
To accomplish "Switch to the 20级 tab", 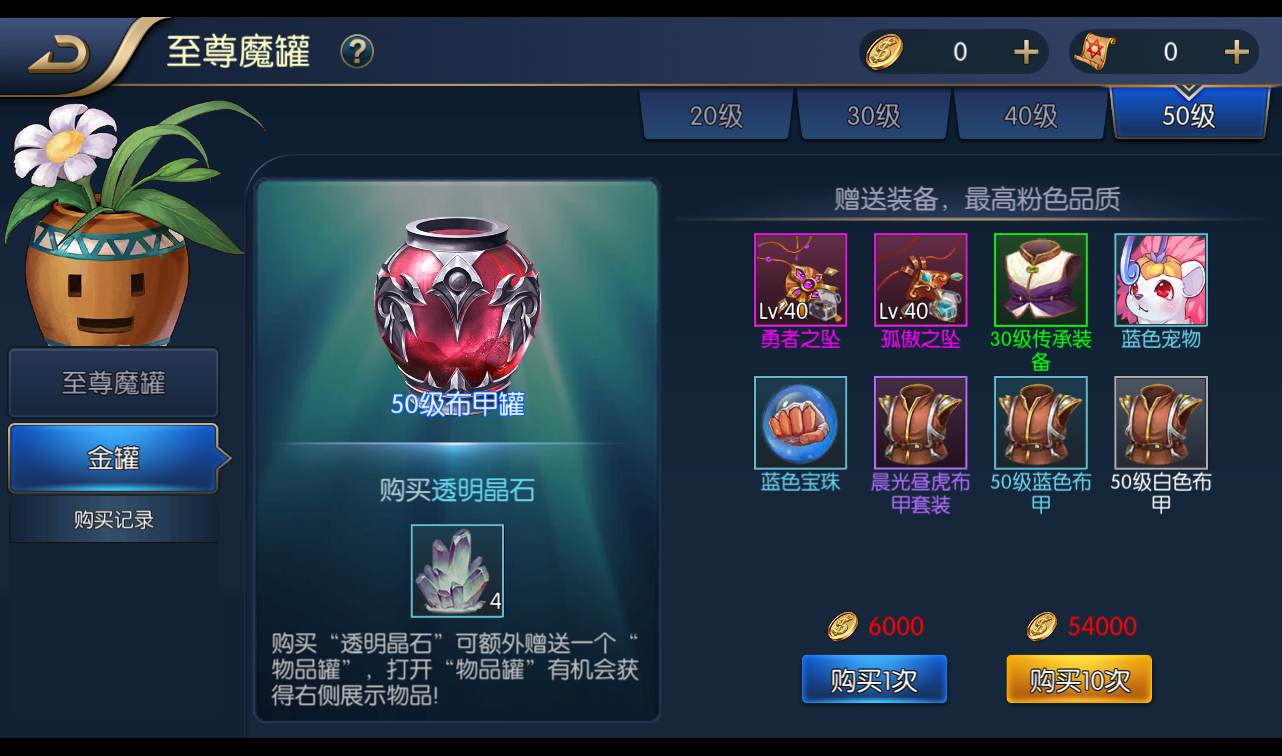I will [716, 115].
